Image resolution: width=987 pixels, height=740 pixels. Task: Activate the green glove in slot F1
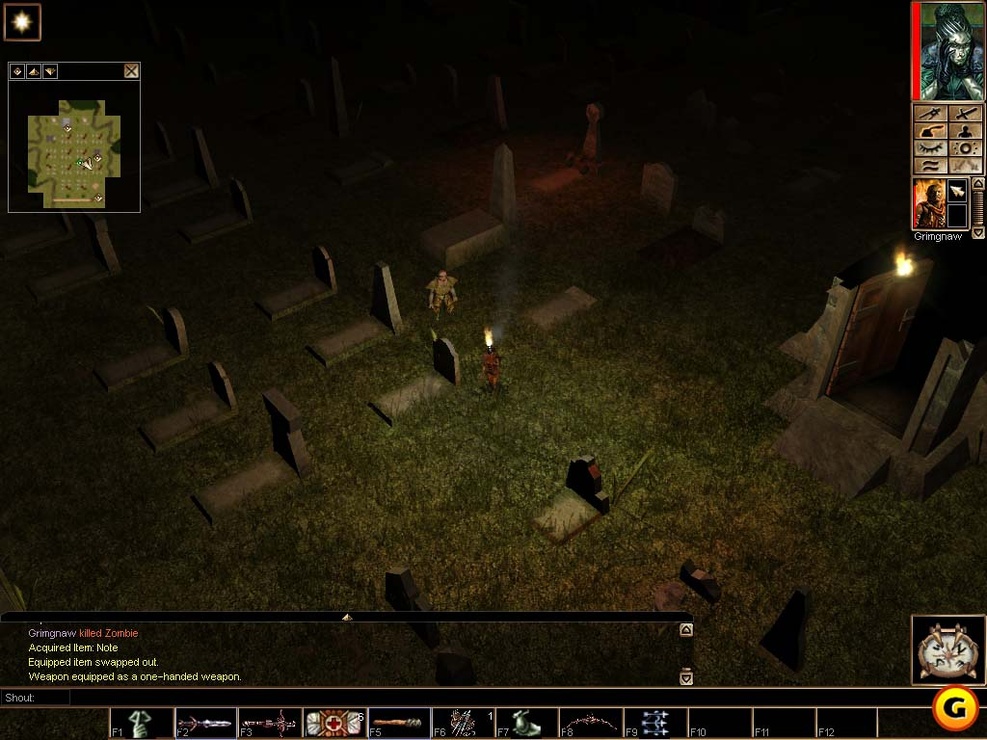click(143, 723)
